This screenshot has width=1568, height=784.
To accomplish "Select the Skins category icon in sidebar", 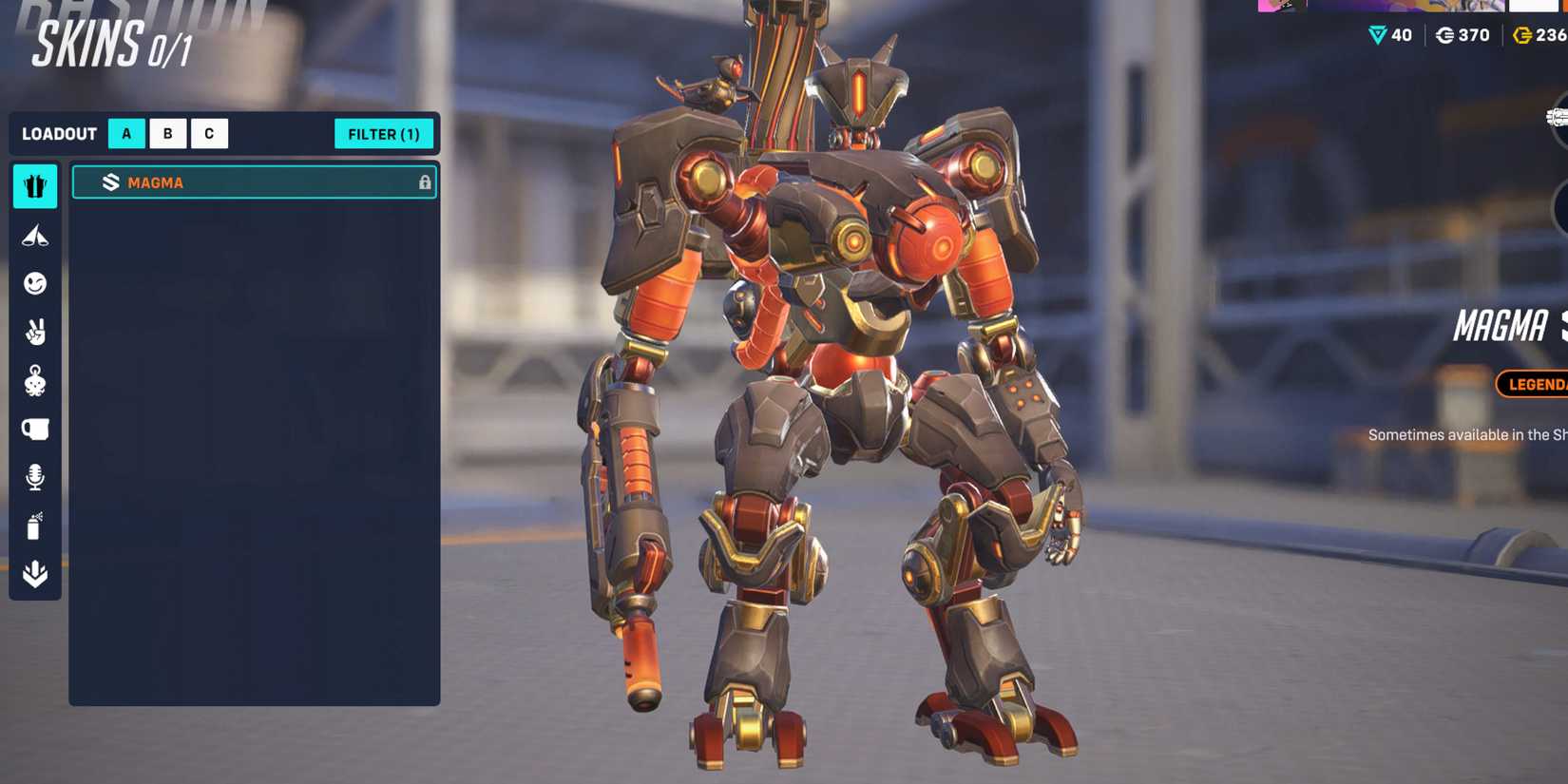I will (35, 186).
